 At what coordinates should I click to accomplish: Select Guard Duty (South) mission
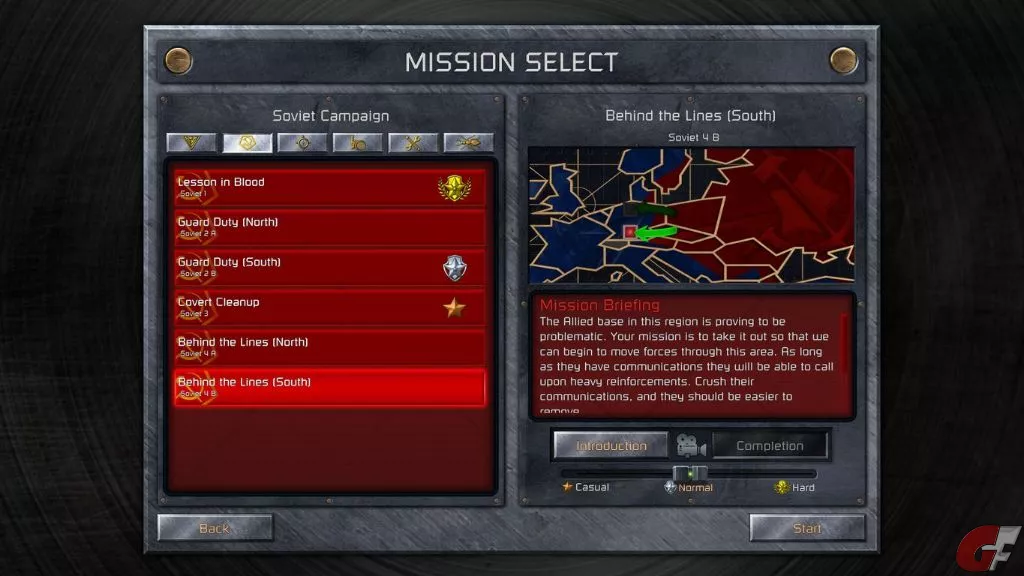330,267
